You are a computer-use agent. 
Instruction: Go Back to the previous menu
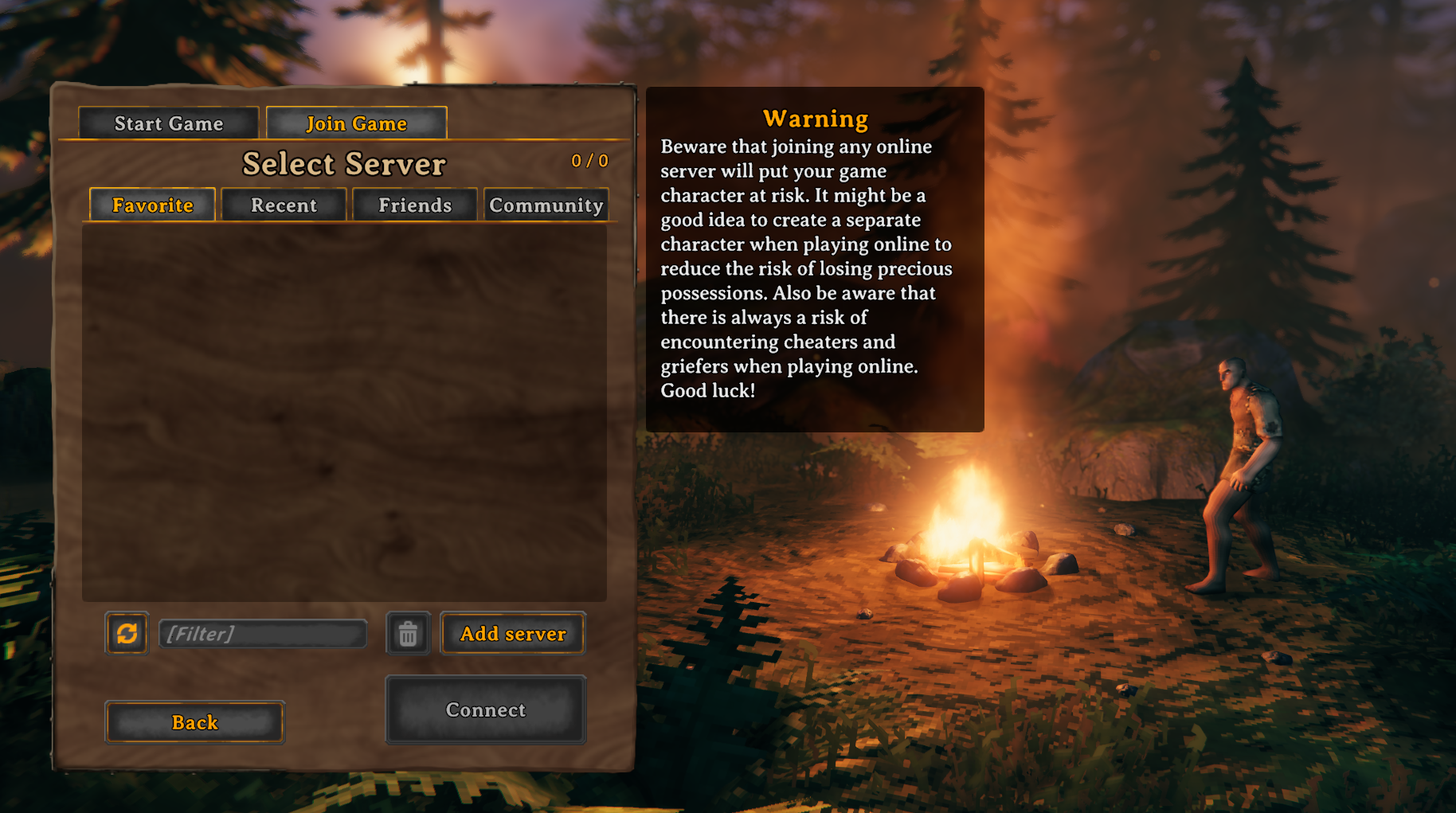pos(195,722)
